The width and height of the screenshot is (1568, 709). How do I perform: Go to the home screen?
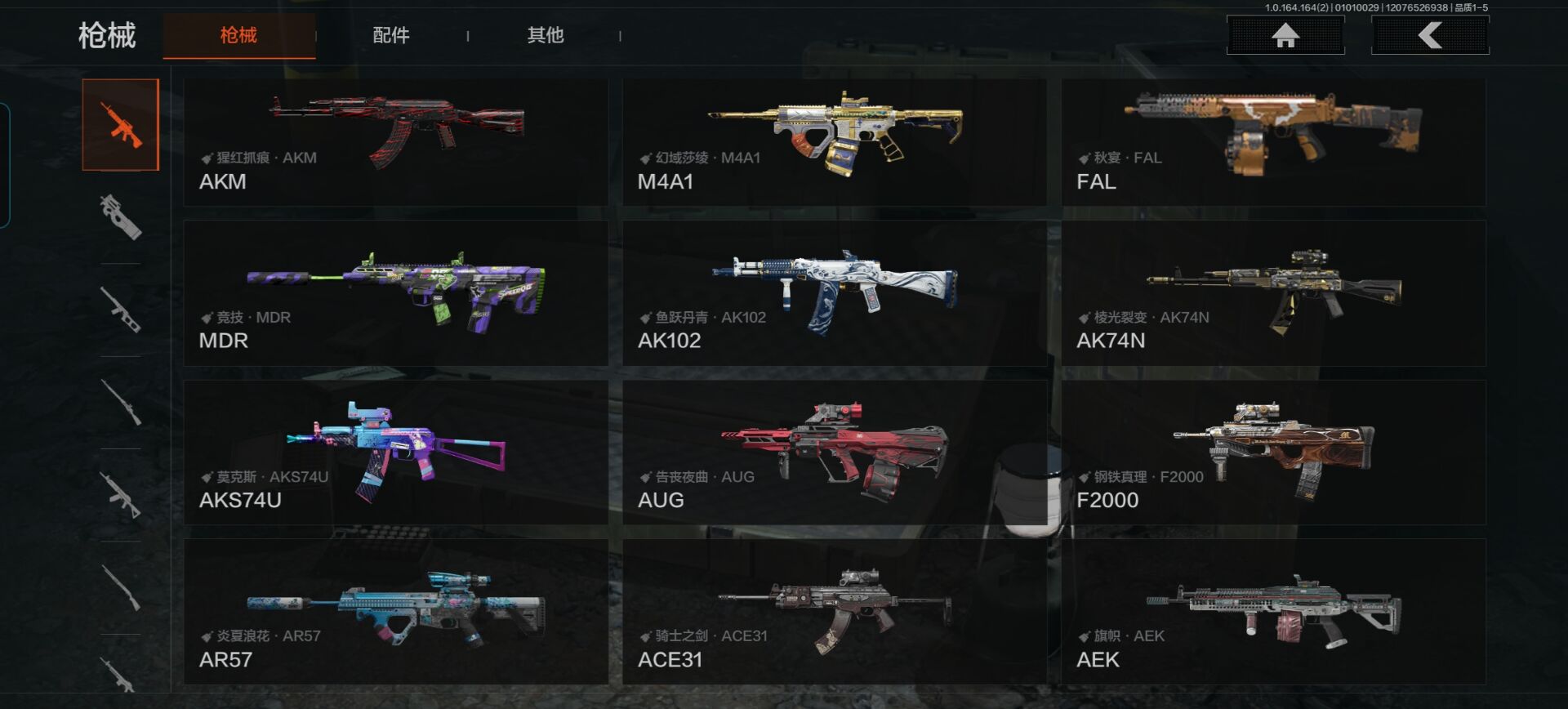[1285, 35]
